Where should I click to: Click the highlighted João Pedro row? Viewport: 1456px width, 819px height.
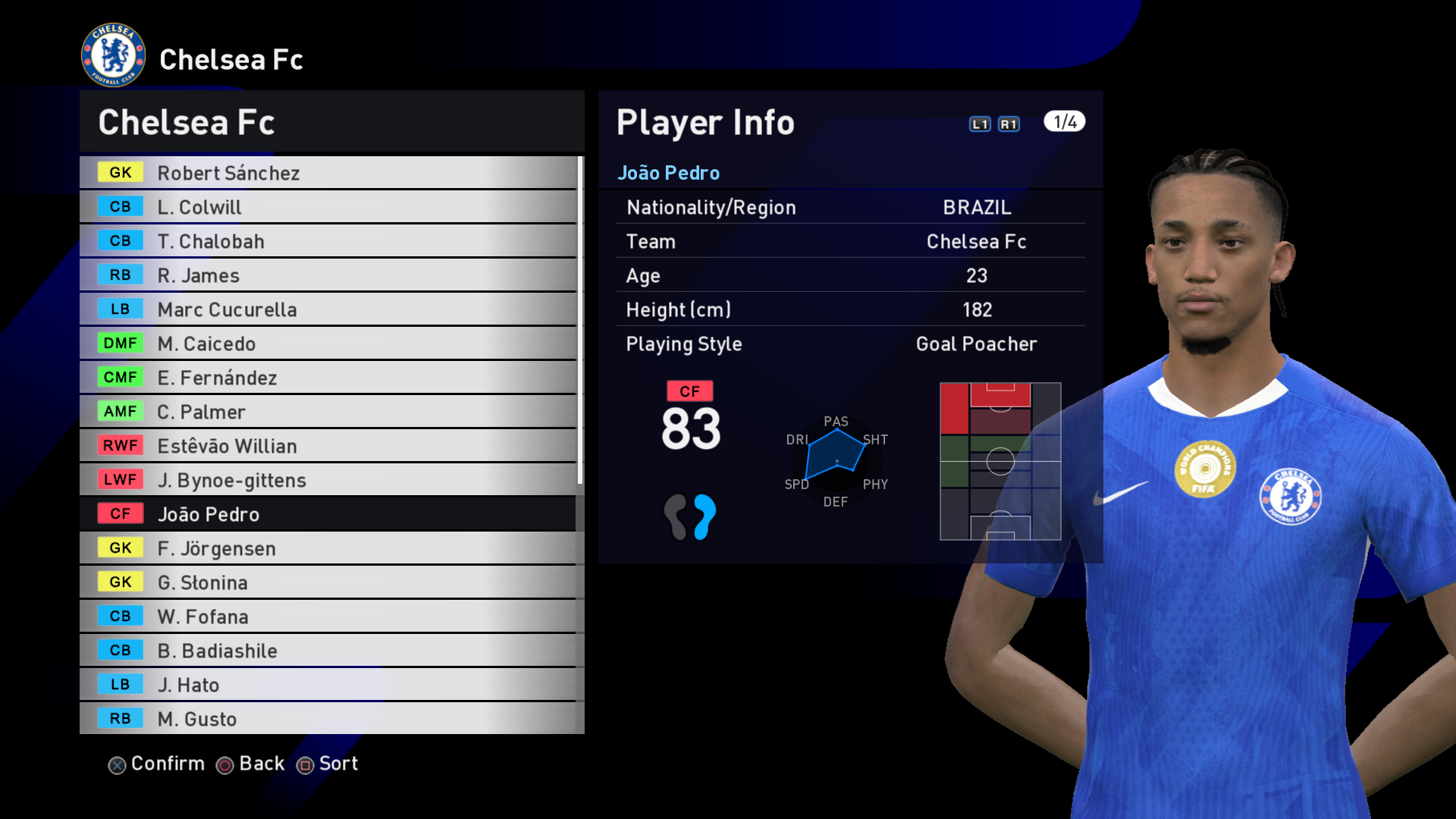pos(328,514)
